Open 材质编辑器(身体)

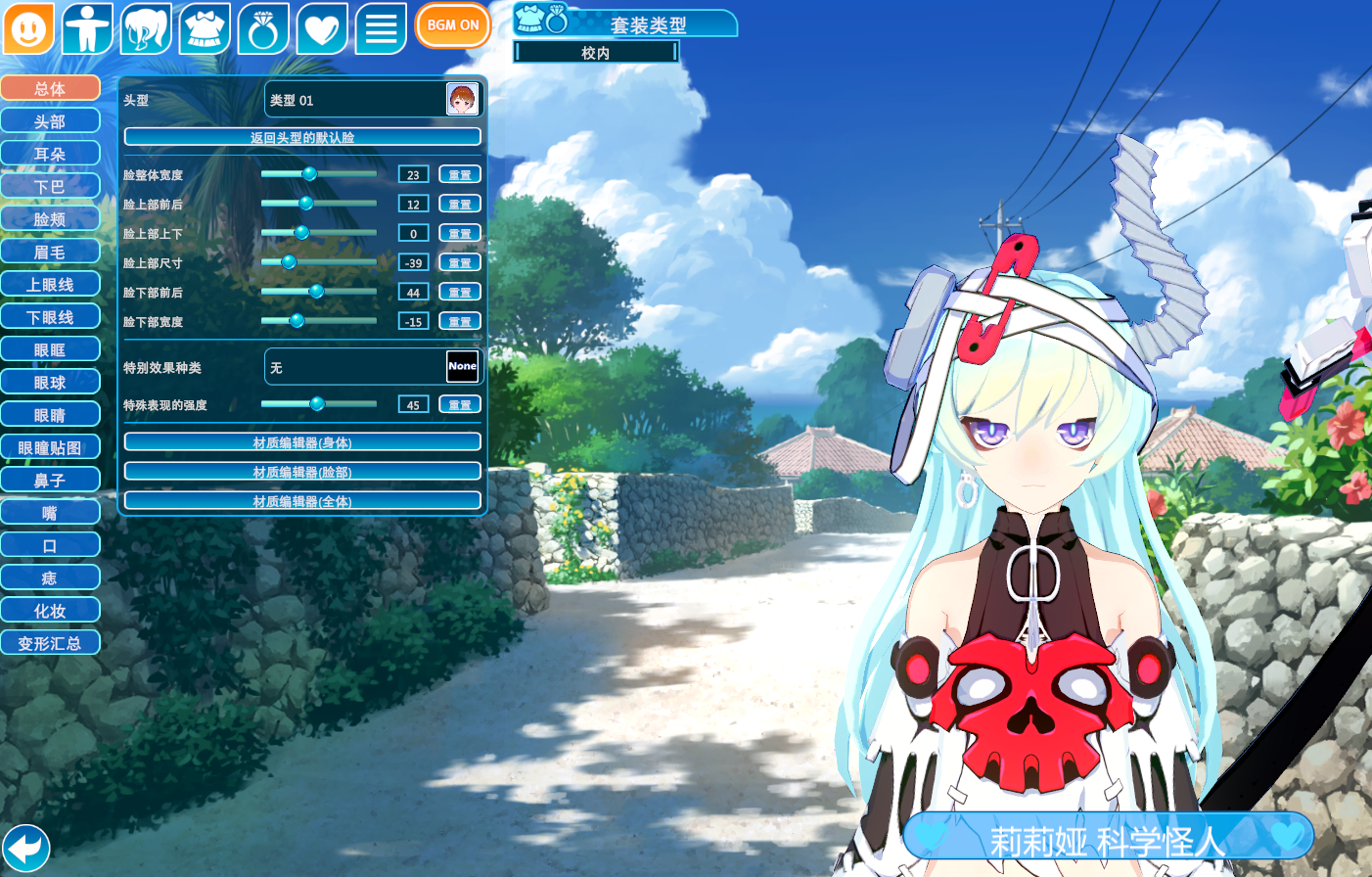(x=302, y=442)
